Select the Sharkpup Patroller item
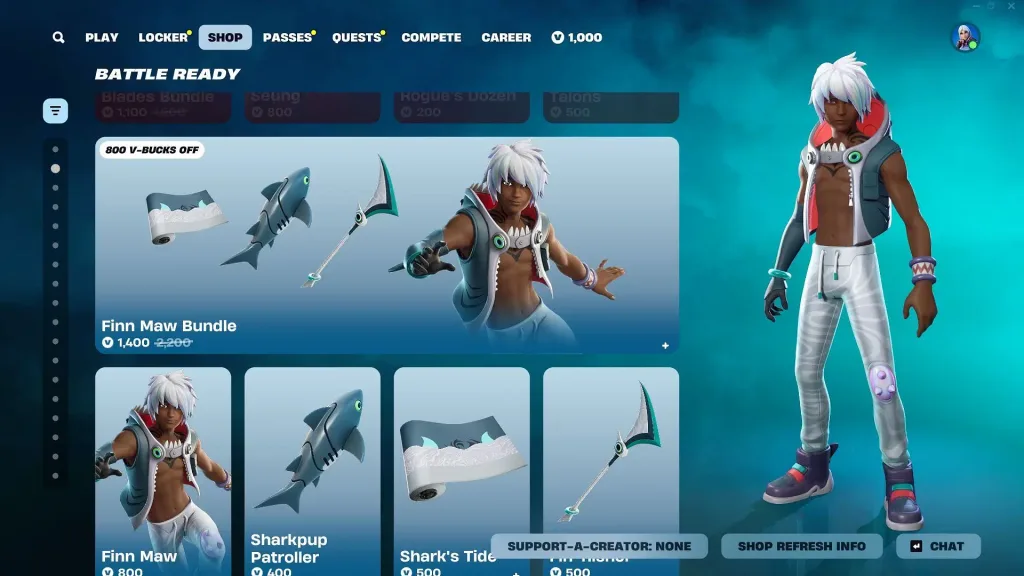 point(312,460)
